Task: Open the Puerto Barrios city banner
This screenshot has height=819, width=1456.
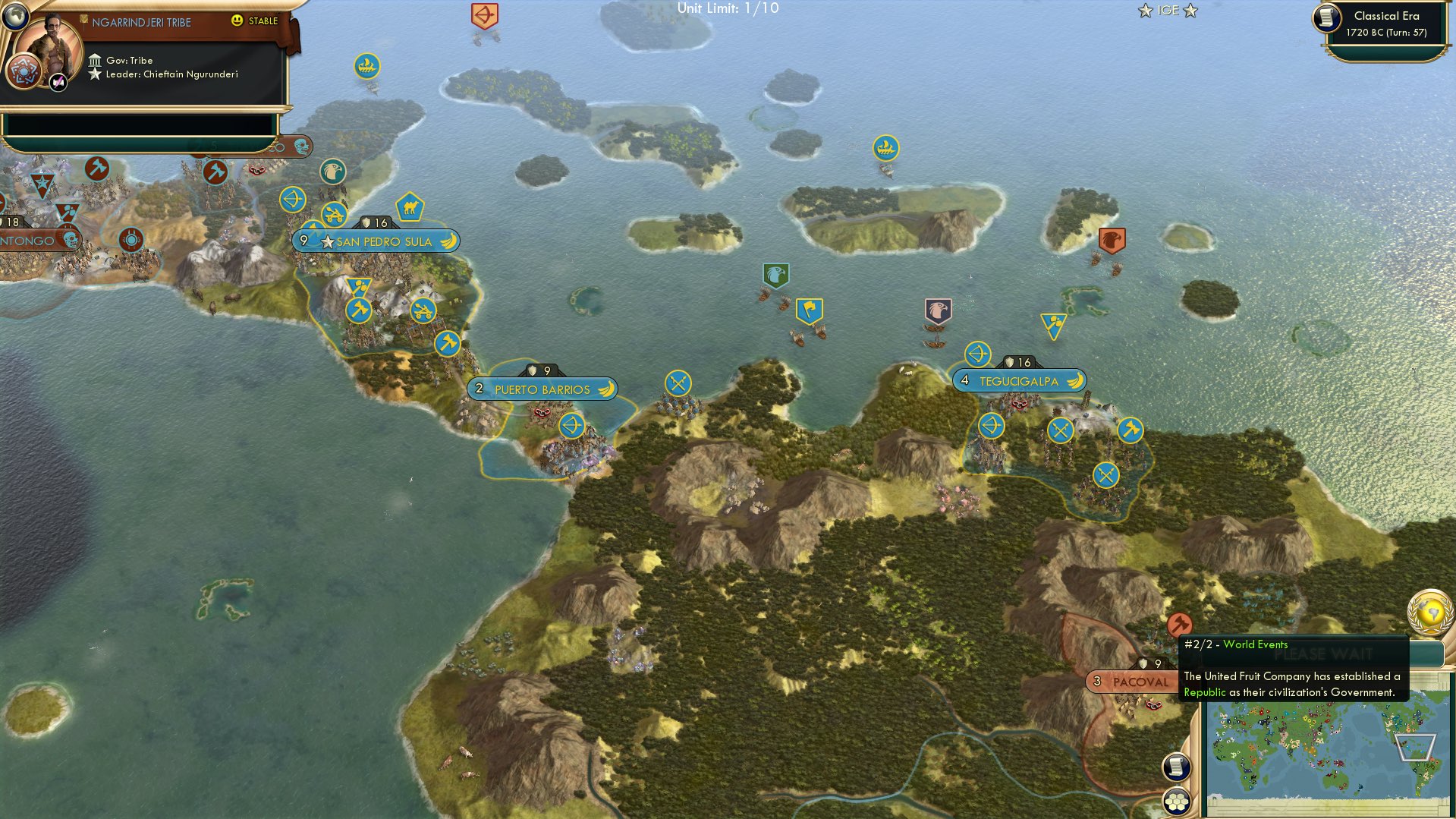Action: 542,388
